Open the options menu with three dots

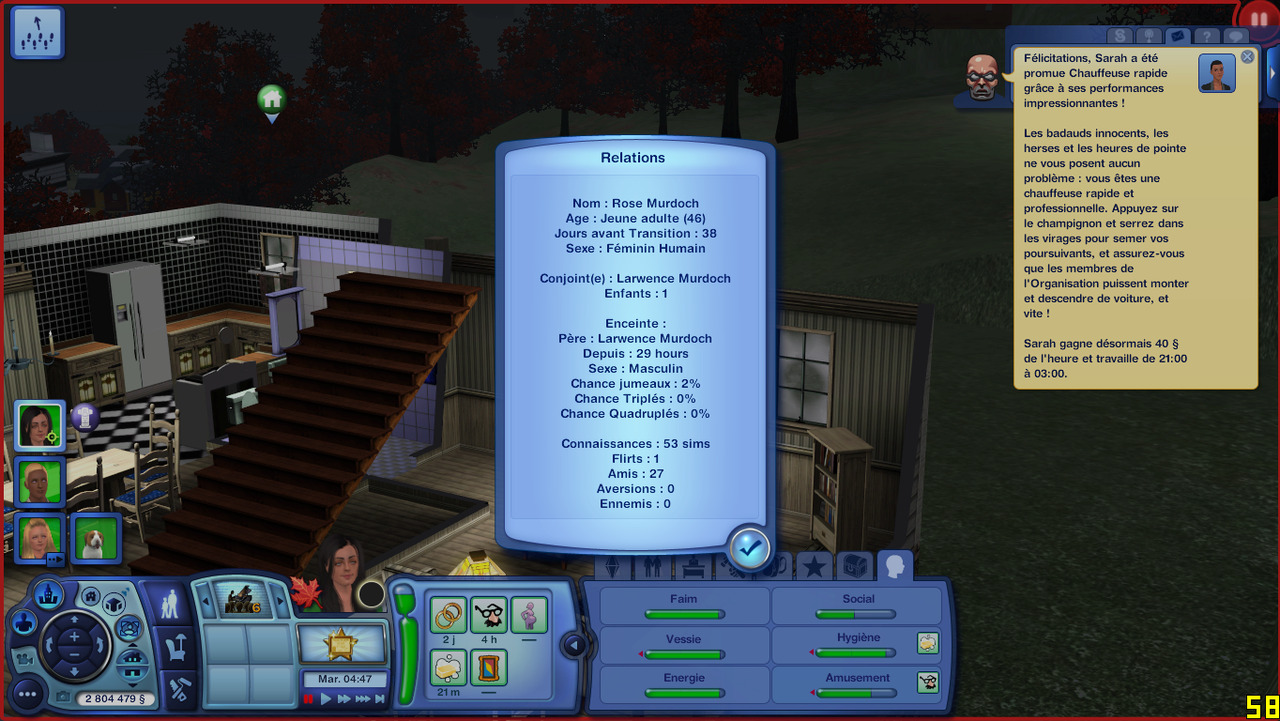(27, 693)
